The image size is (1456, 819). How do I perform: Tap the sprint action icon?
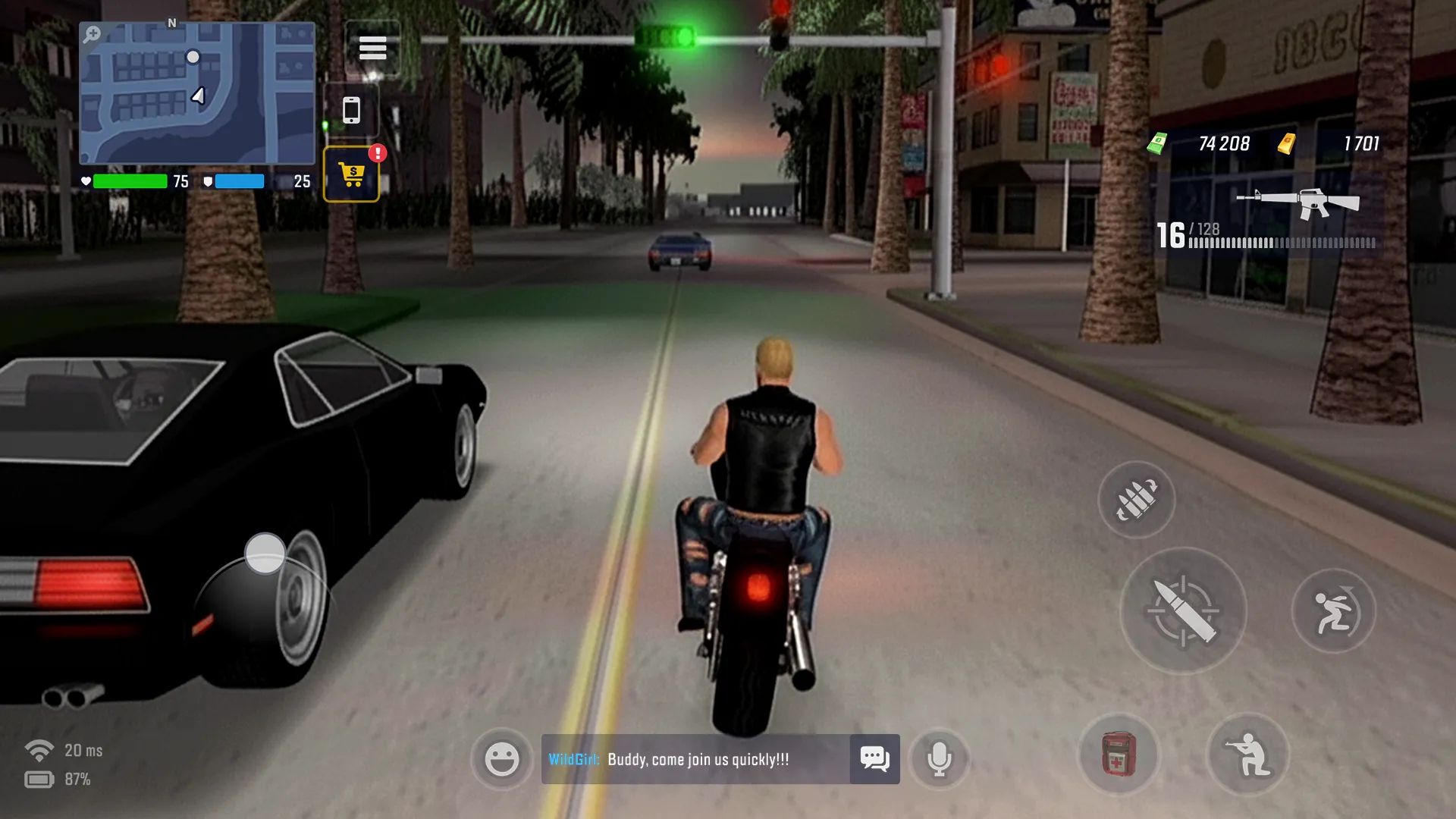click(1334, 610)
